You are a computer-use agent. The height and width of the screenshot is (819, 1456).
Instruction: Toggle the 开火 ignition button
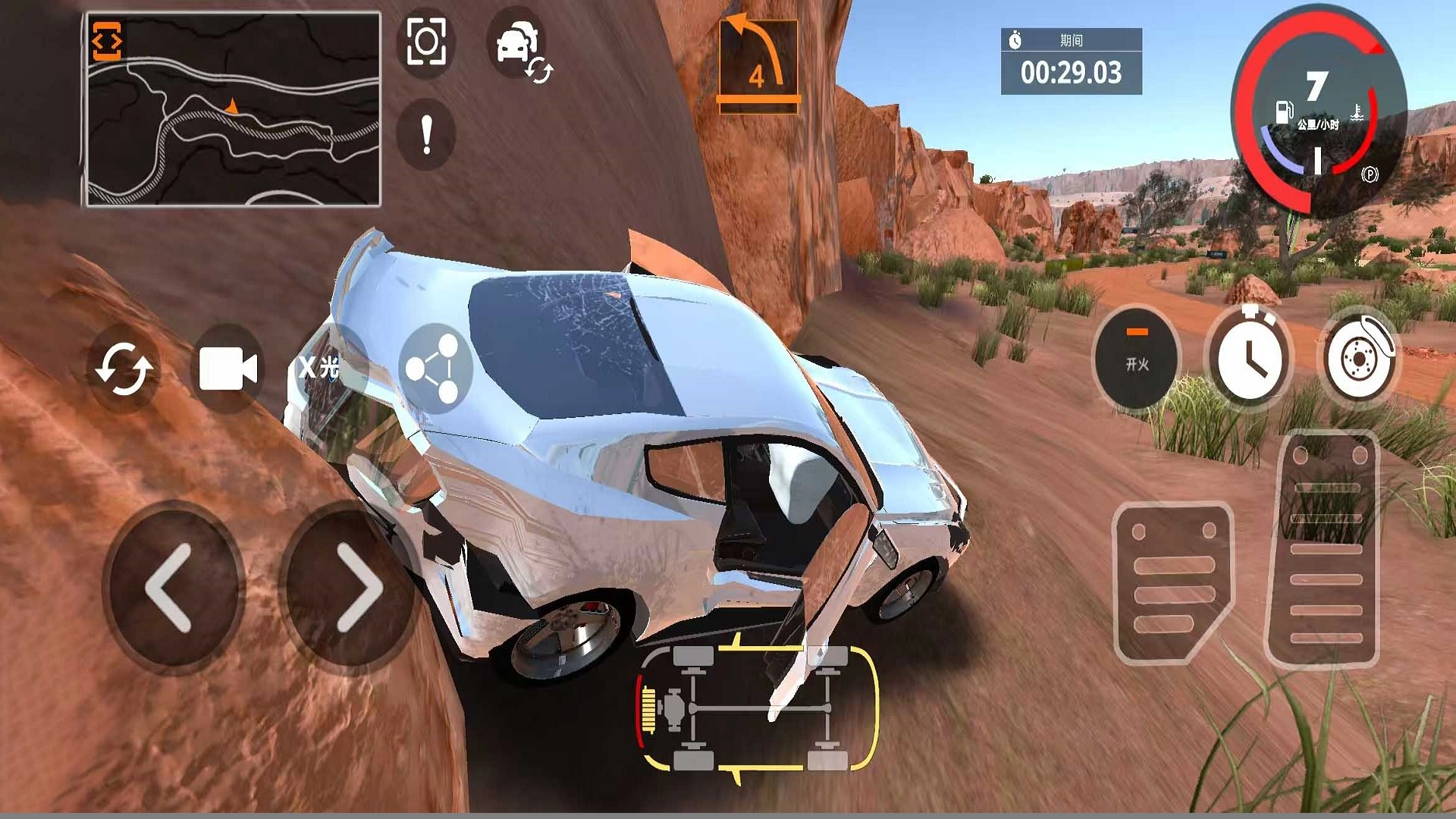coord(1137,357)
